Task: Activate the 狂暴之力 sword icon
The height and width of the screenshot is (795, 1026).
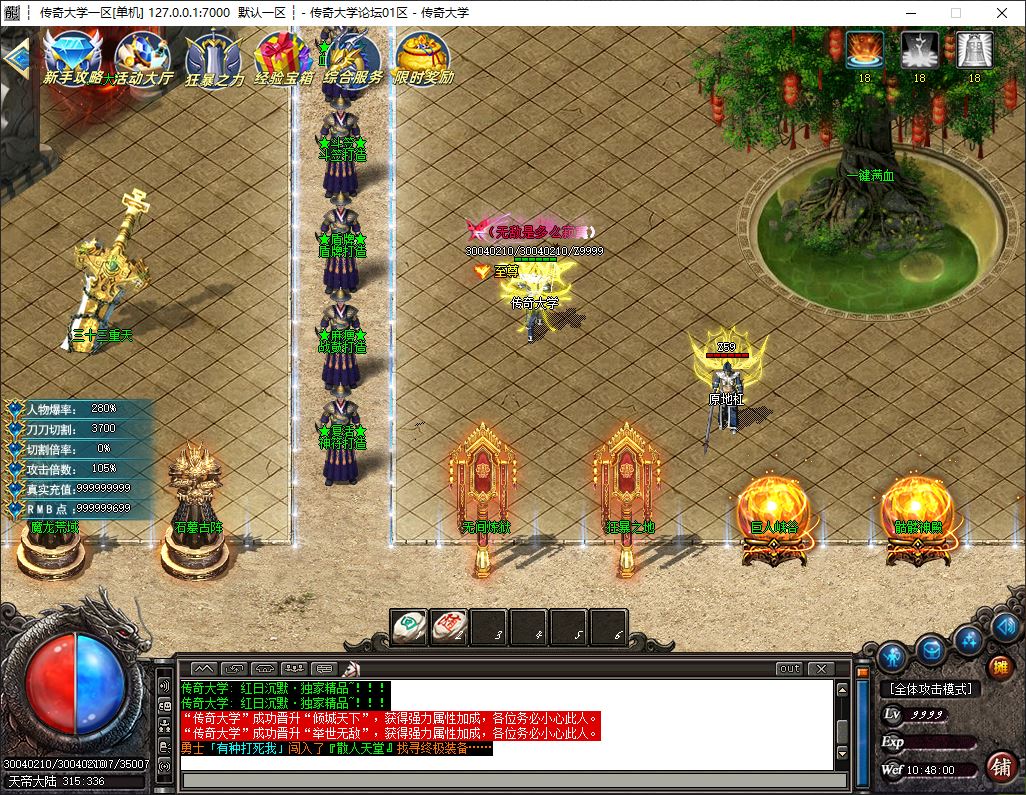Action: 213,56
